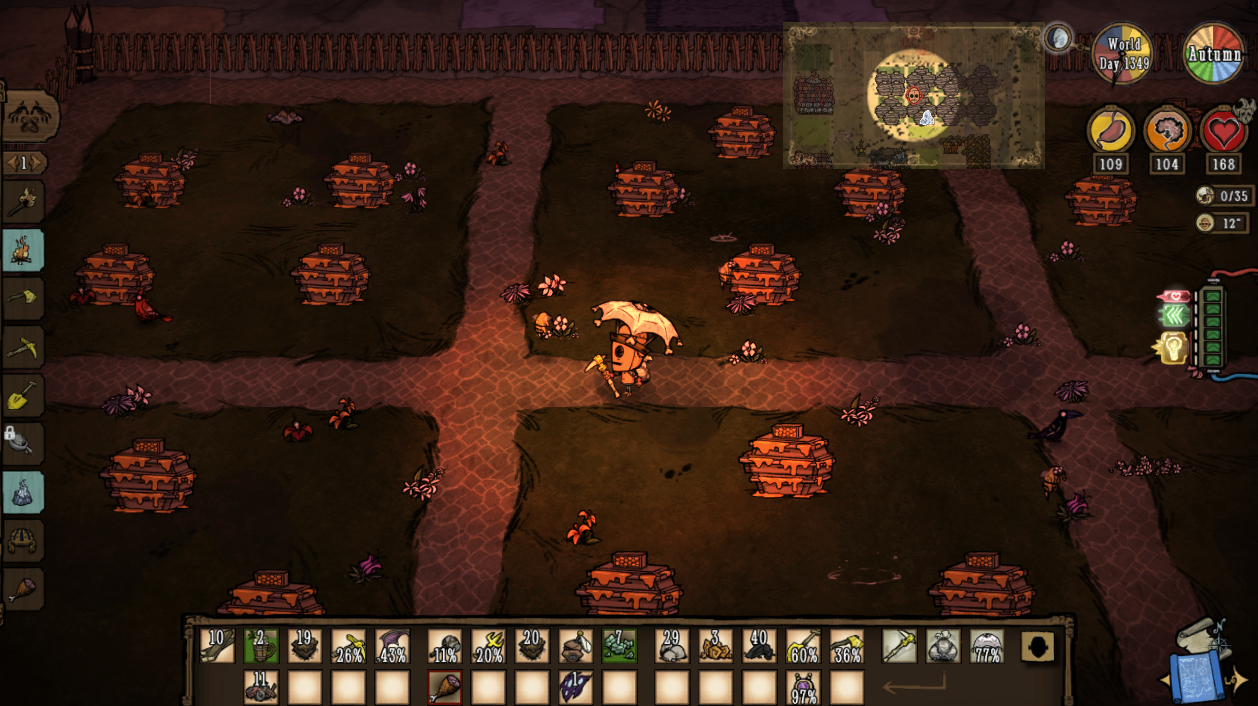Viewport: 1258px width, 706px height.
Task: Select the equipped head item at 77%
Action: [x=987, y=646]
